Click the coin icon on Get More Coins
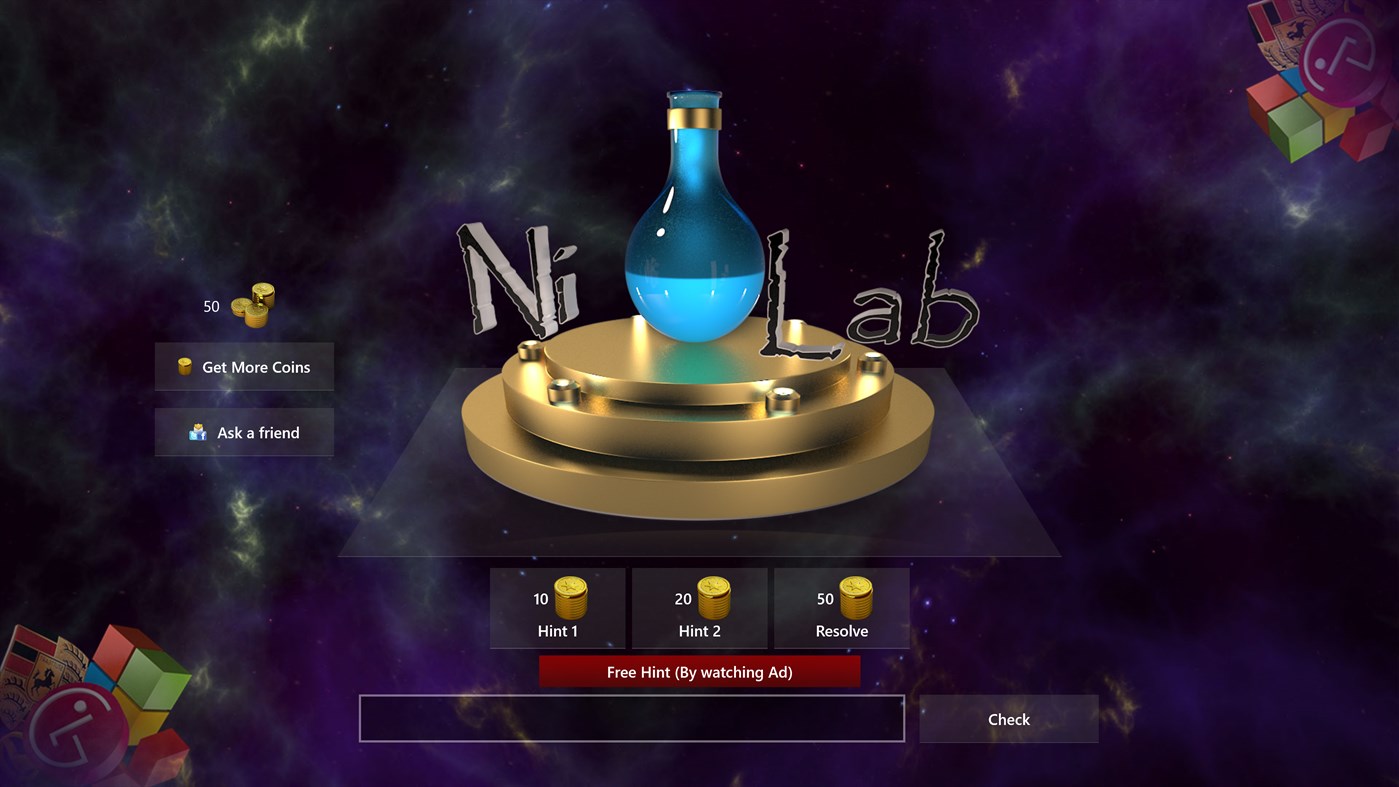 tap(184, 366)
